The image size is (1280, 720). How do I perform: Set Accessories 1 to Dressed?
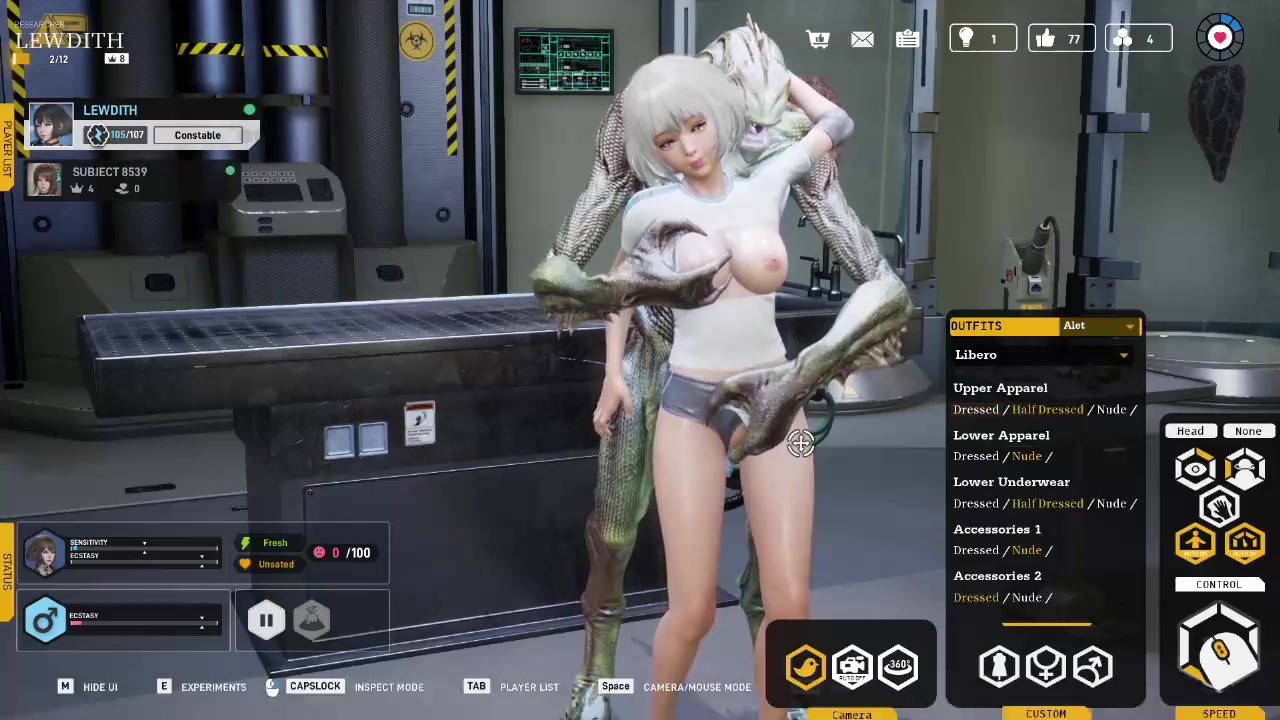point(975,551)
